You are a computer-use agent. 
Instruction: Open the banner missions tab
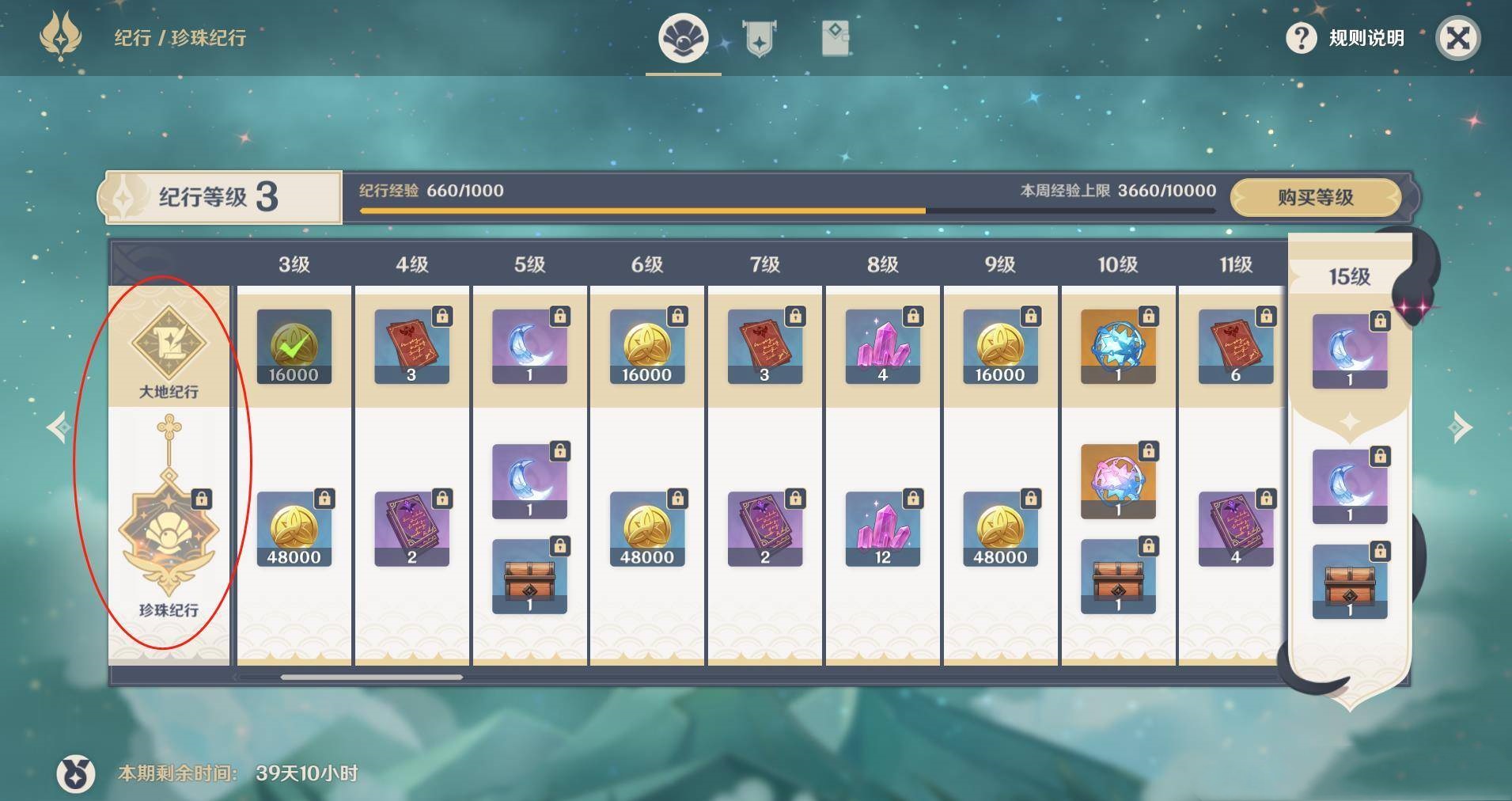coord(759,38)
